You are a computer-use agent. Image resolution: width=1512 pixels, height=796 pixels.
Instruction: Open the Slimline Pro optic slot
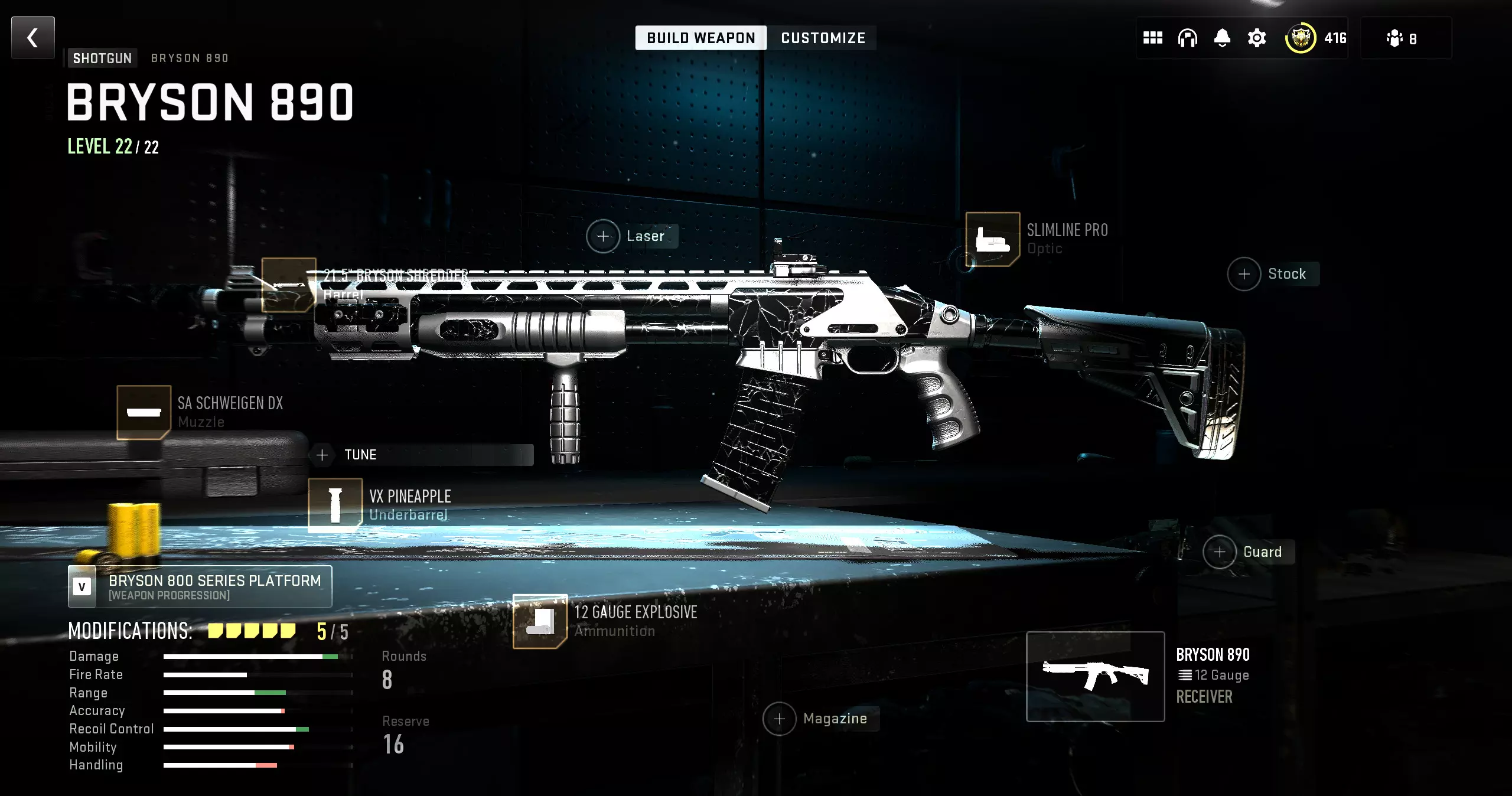coord(992,239)
